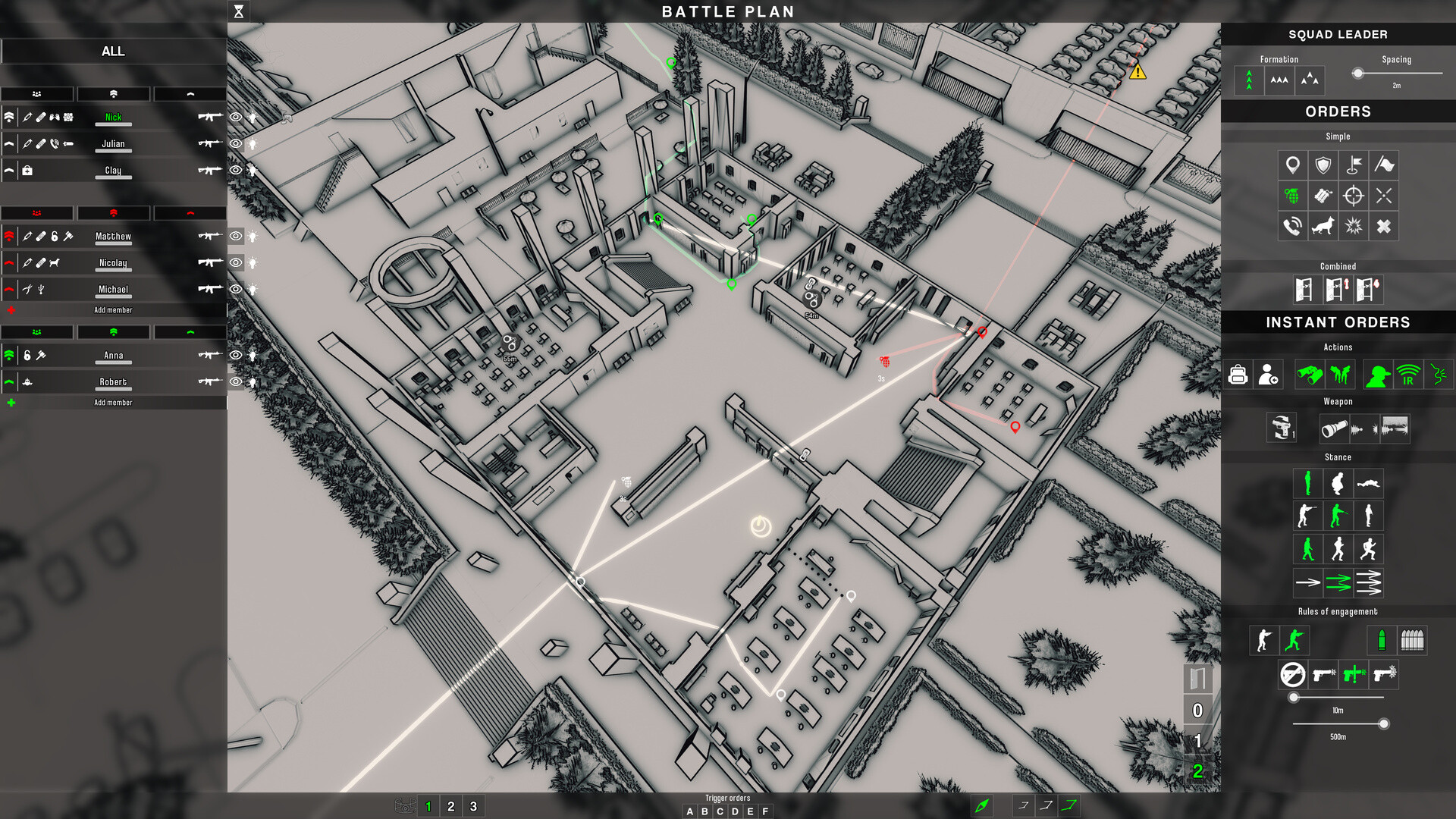Image resolution: width=1456 pixels, height=819 pixels.
Task: Set stance to prone
Action: 1368,483
